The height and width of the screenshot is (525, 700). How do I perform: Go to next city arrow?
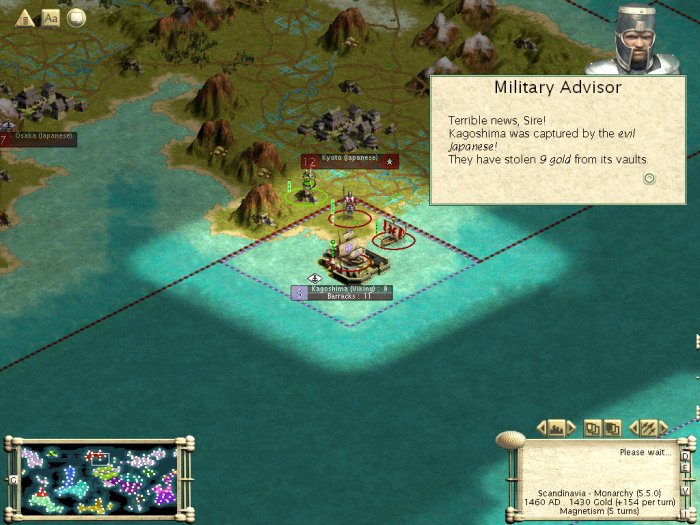(x=572, y=428)
